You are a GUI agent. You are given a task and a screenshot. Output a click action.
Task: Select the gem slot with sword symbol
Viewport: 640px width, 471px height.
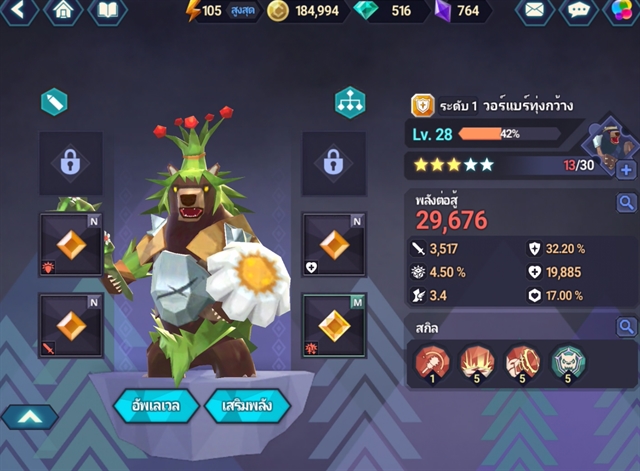coord(70,325)
